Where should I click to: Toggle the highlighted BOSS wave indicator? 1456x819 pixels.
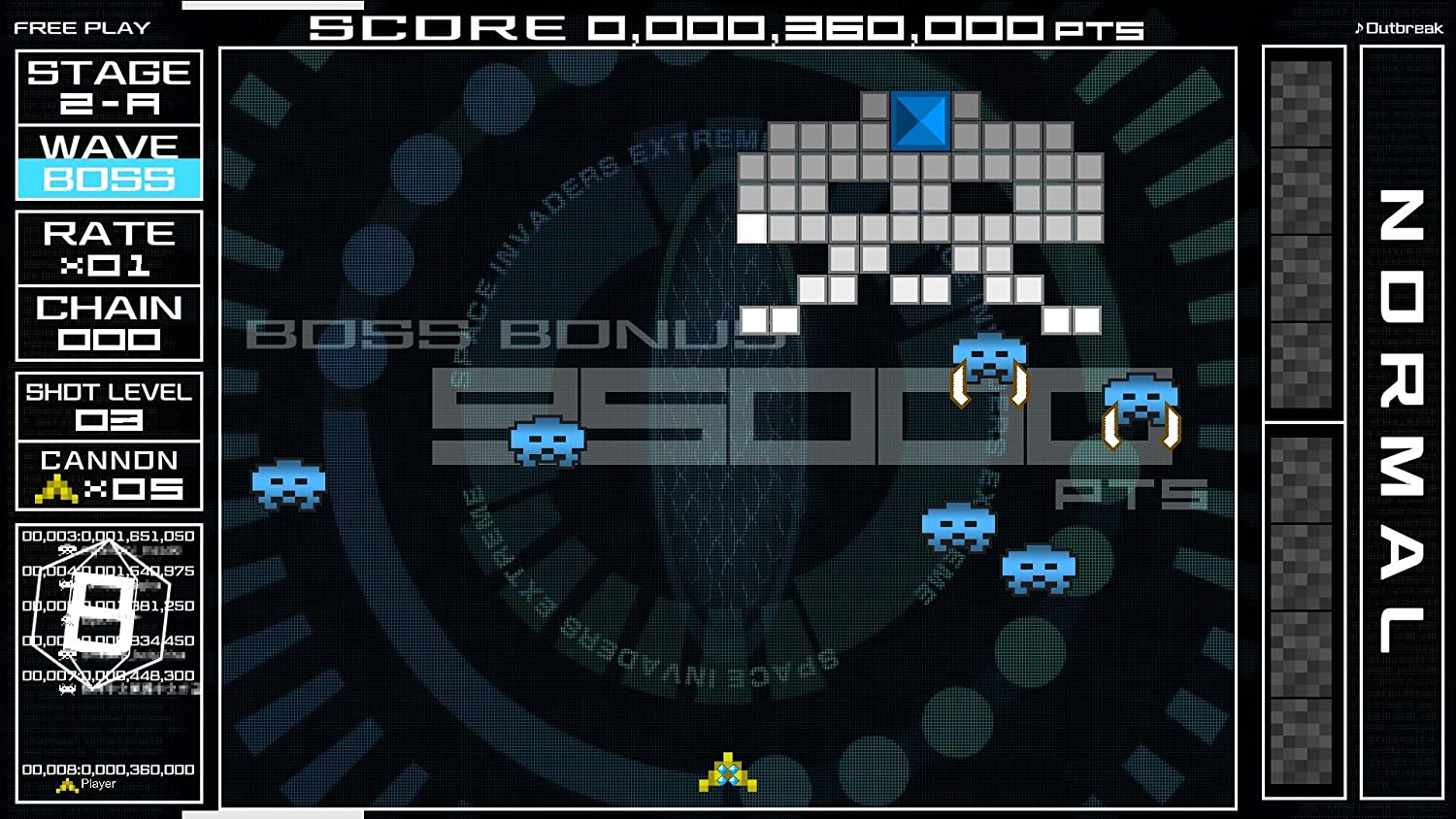click(x=109, y=180)
